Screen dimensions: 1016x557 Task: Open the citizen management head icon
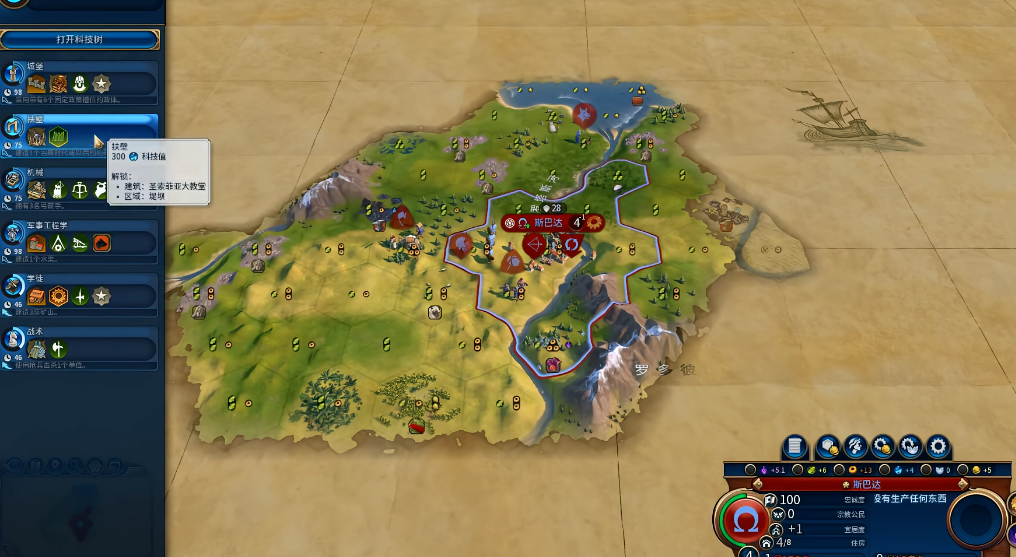(856, 446)
